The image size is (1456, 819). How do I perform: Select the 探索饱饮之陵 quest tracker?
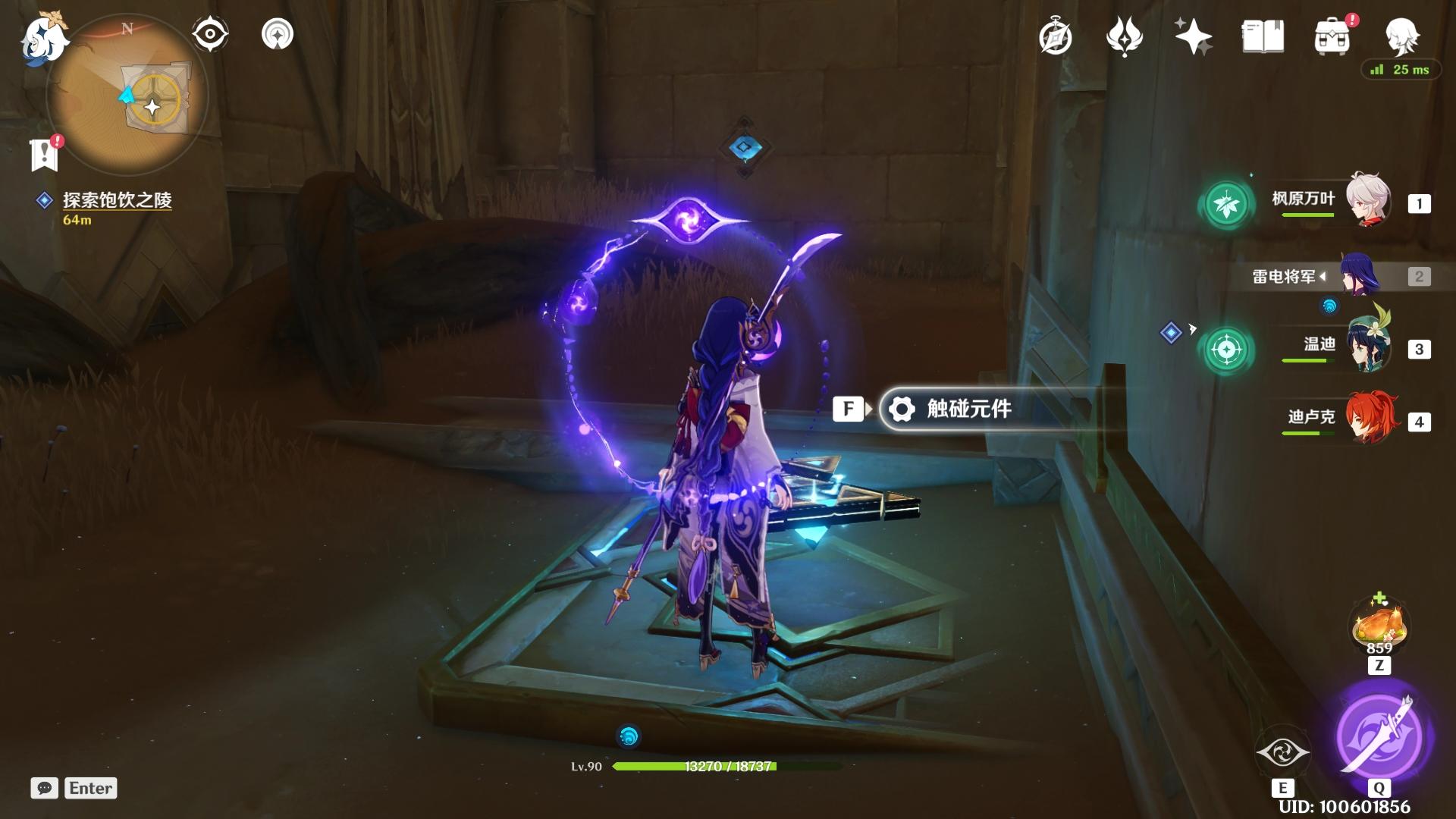pyautogui.click(x=117, y=200)
